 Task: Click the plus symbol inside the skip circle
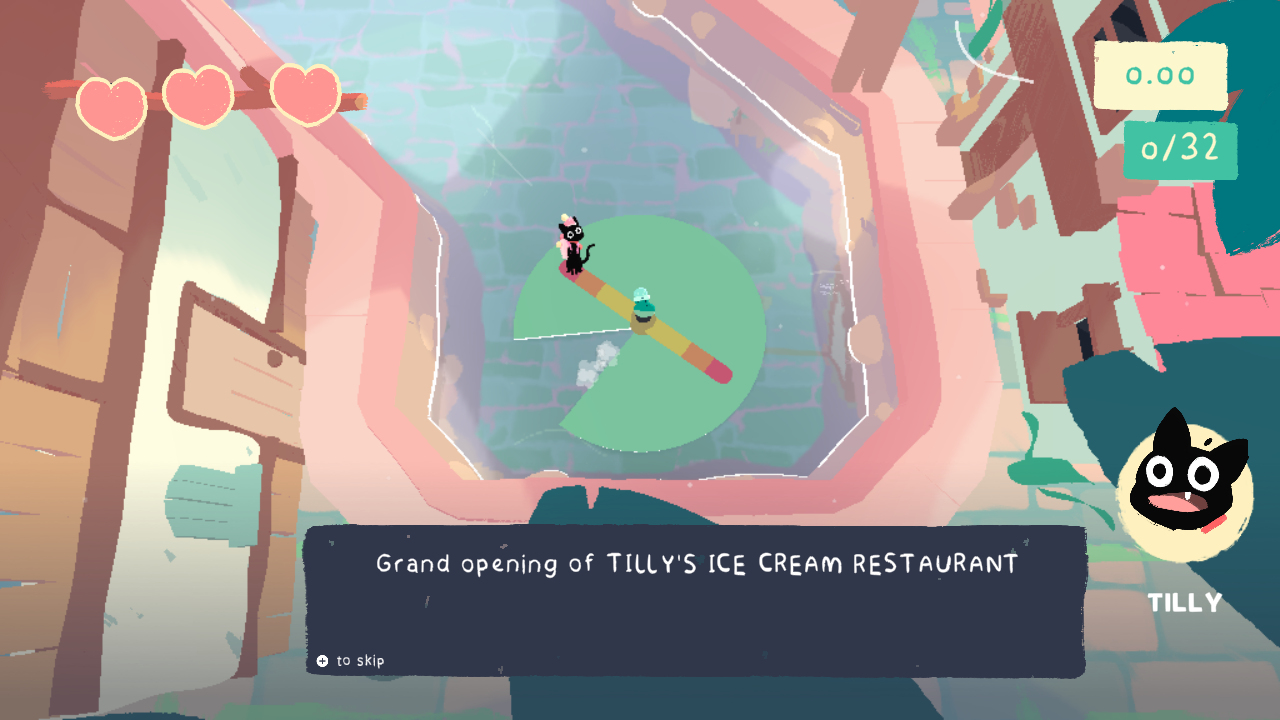pyautogui.click(x=321, y=660)
